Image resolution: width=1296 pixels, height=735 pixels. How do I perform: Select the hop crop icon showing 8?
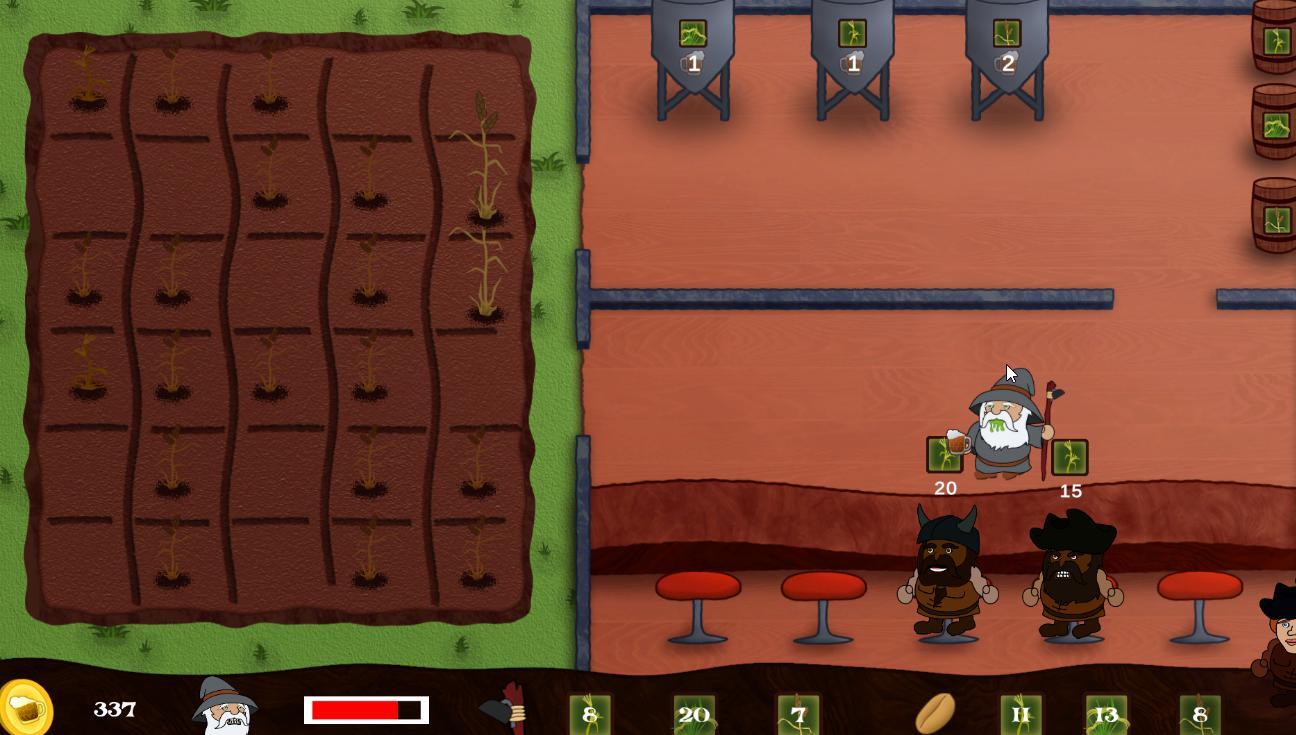[590, 712]
